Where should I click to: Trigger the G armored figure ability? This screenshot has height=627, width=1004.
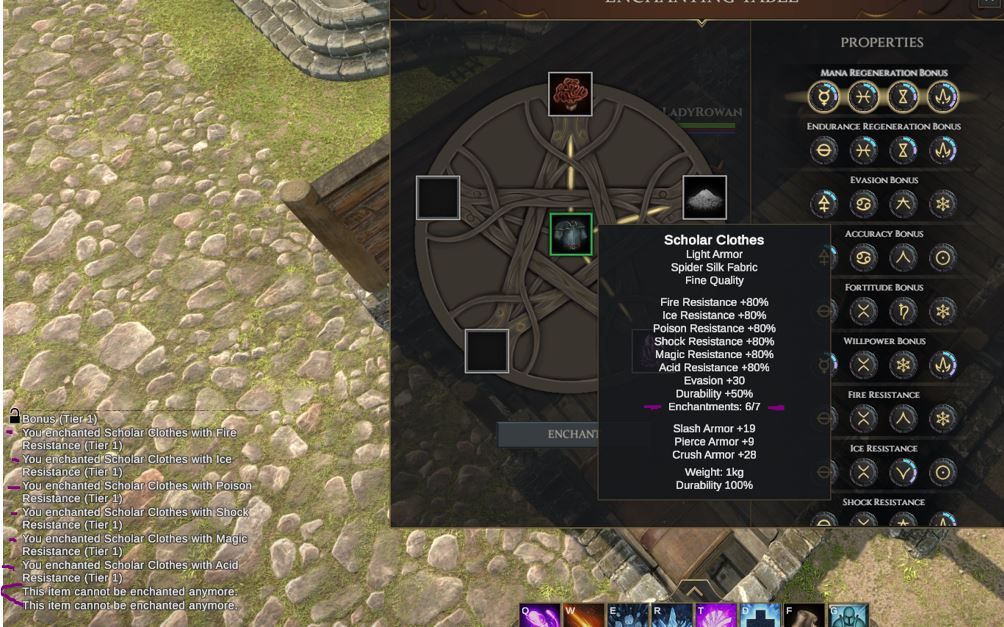pos(848,615)
